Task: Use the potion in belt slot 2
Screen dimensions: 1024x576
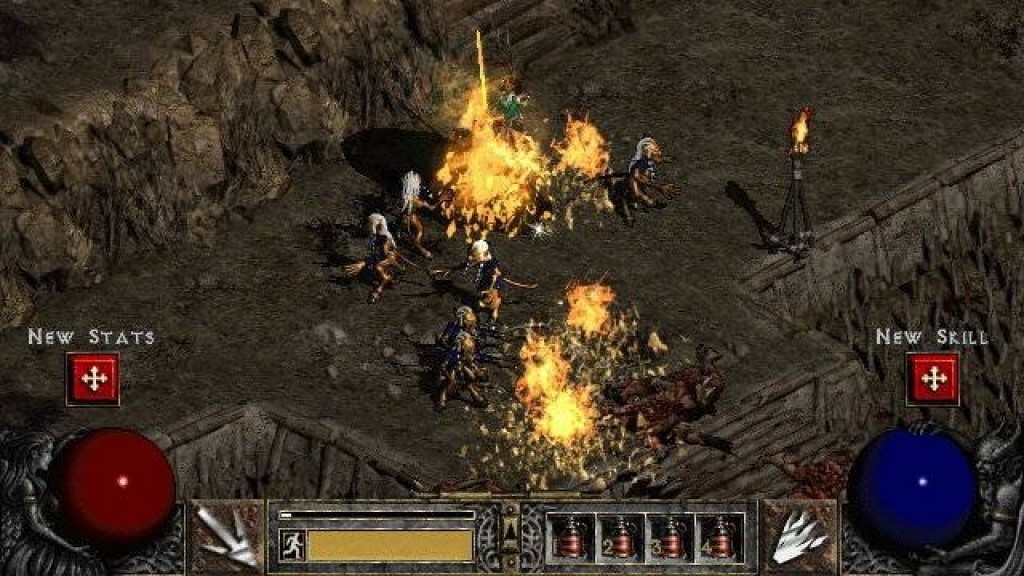Action: tap(622, 538)
